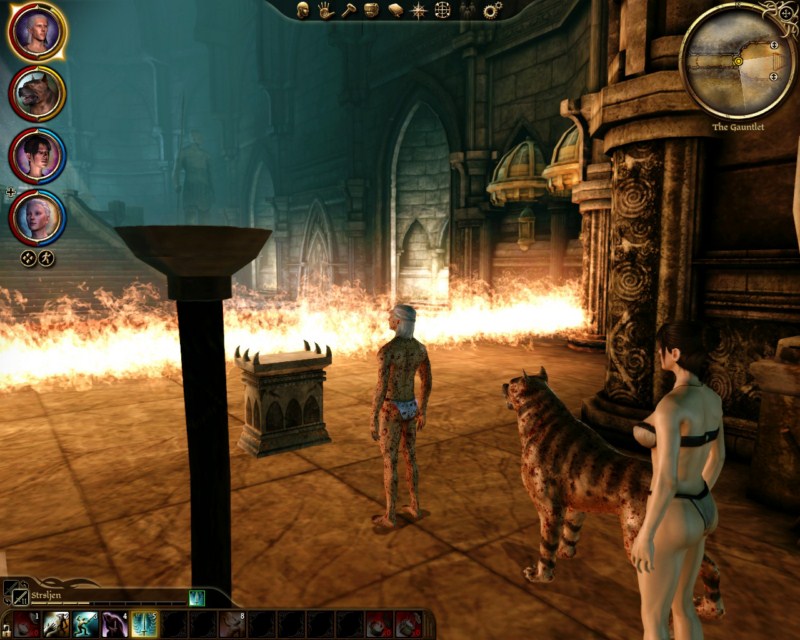Select the white-haired male hero portrait

point(38,32)
